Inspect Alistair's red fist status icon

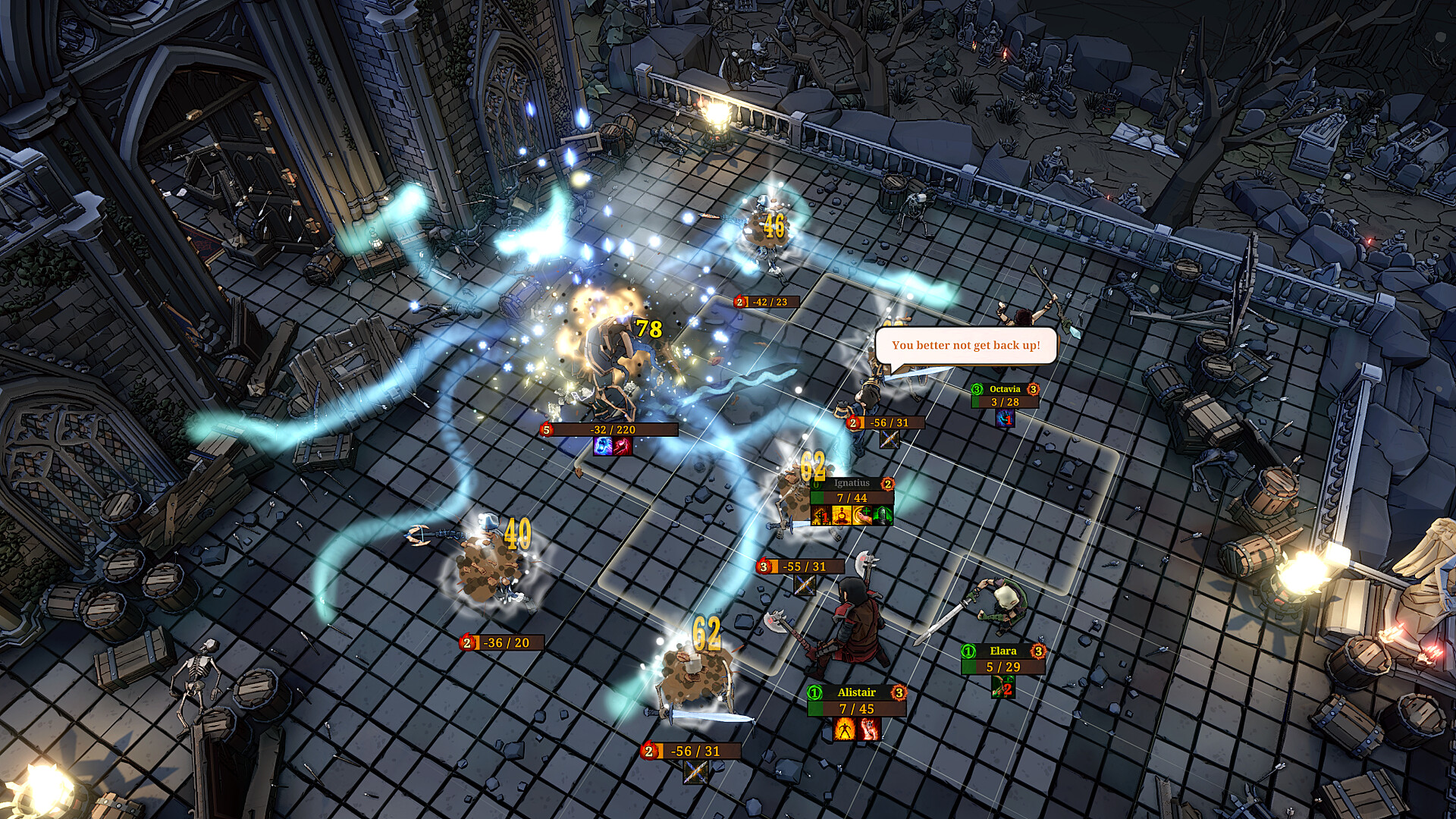point(869,730)
